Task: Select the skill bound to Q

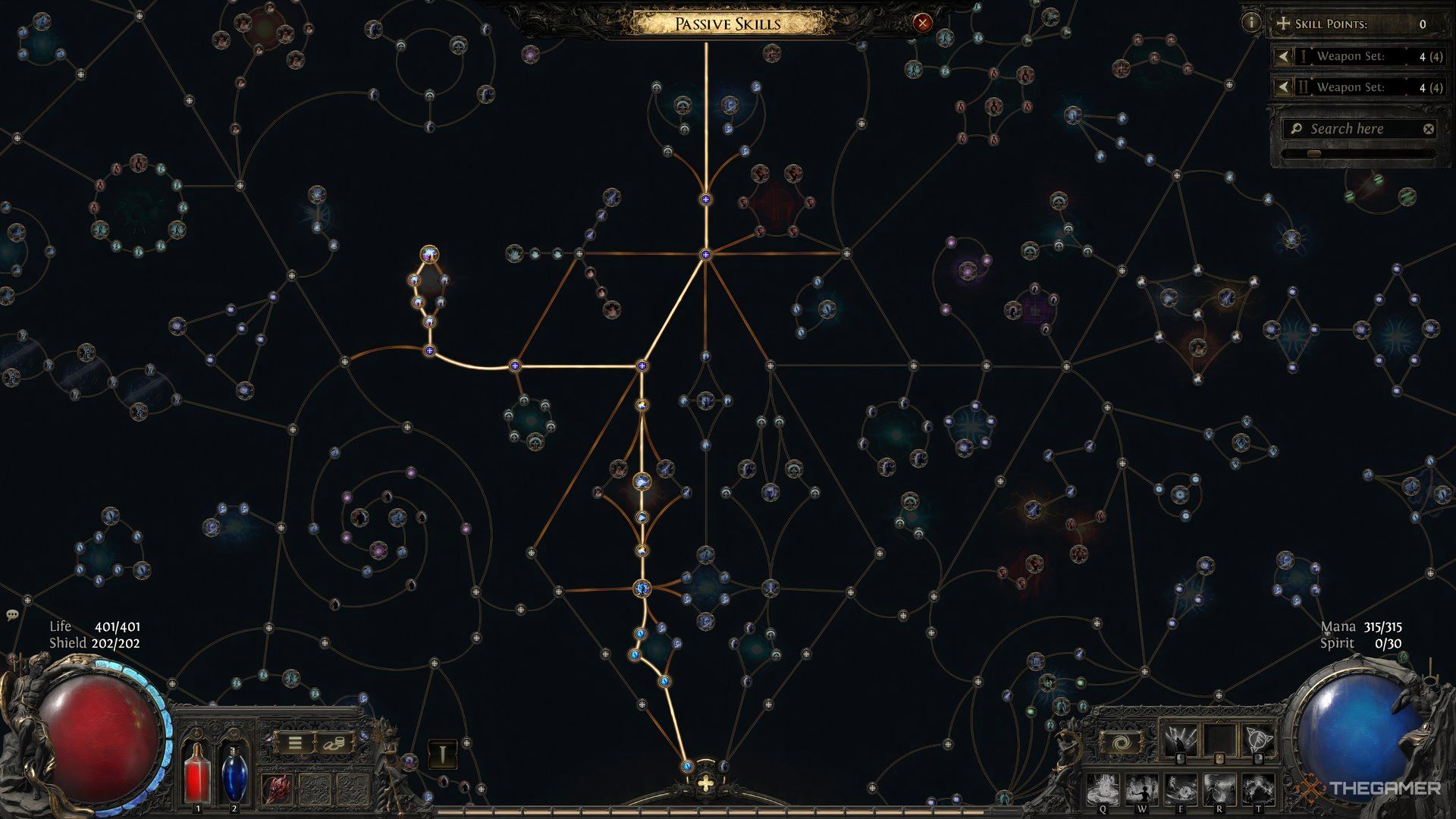Action: tap(1104, 789)
